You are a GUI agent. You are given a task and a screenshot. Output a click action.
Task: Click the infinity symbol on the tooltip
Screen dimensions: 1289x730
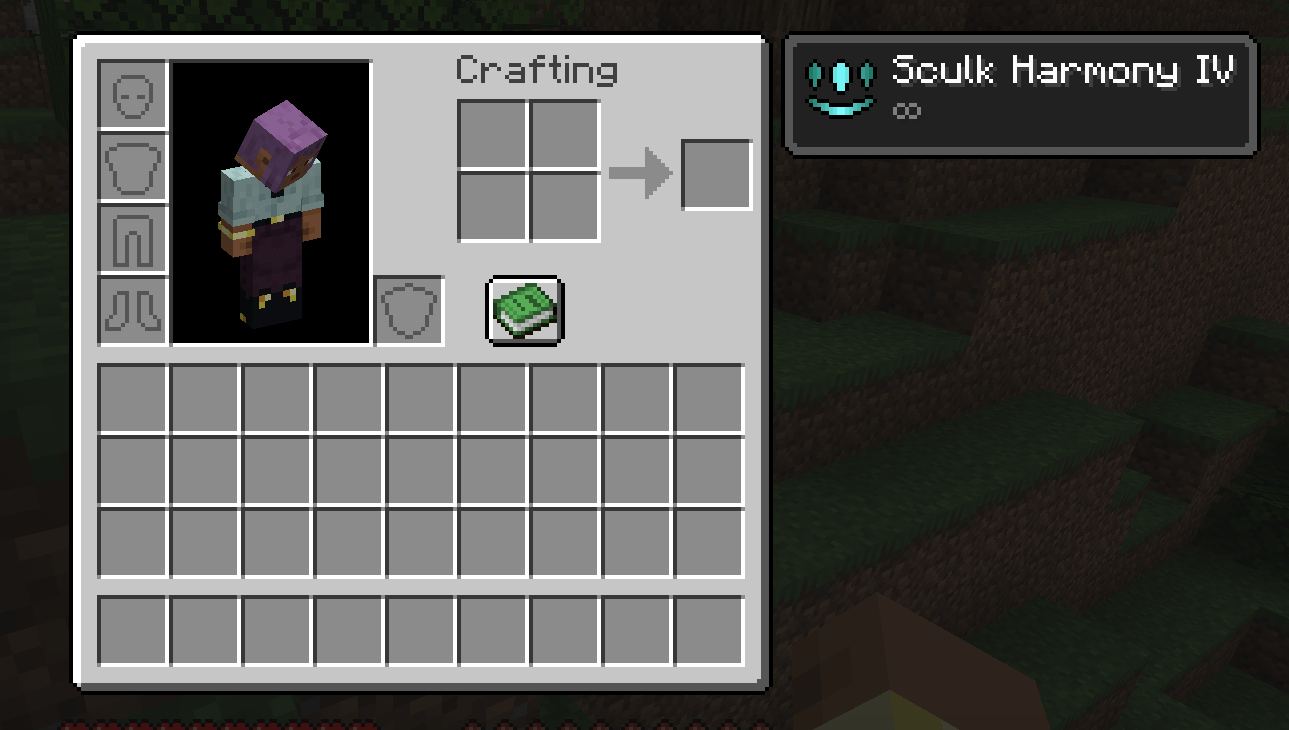907,110
